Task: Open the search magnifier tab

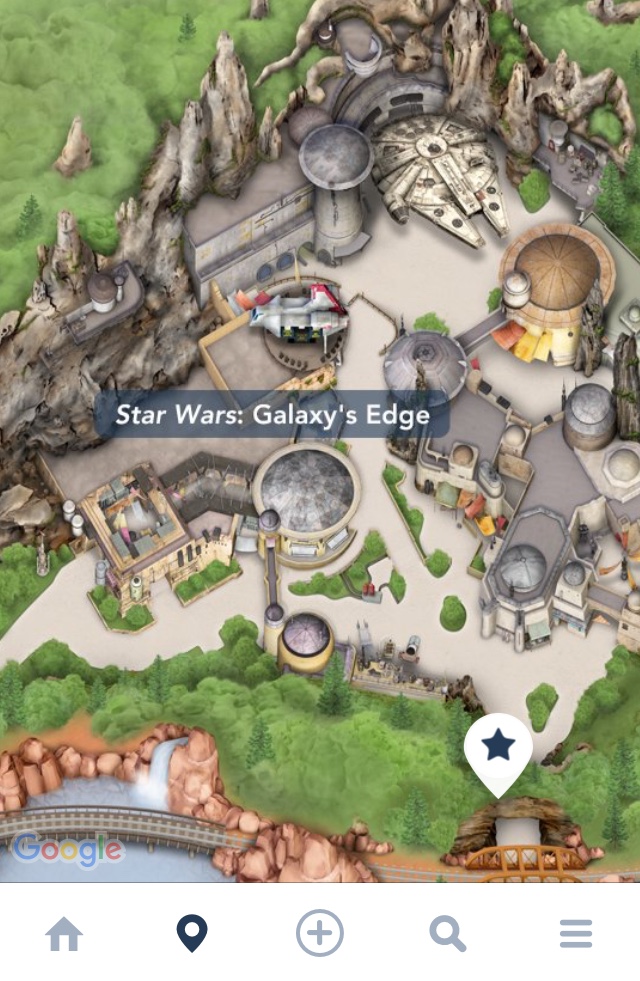Action: pyautogui.click(x=448, y=934)
